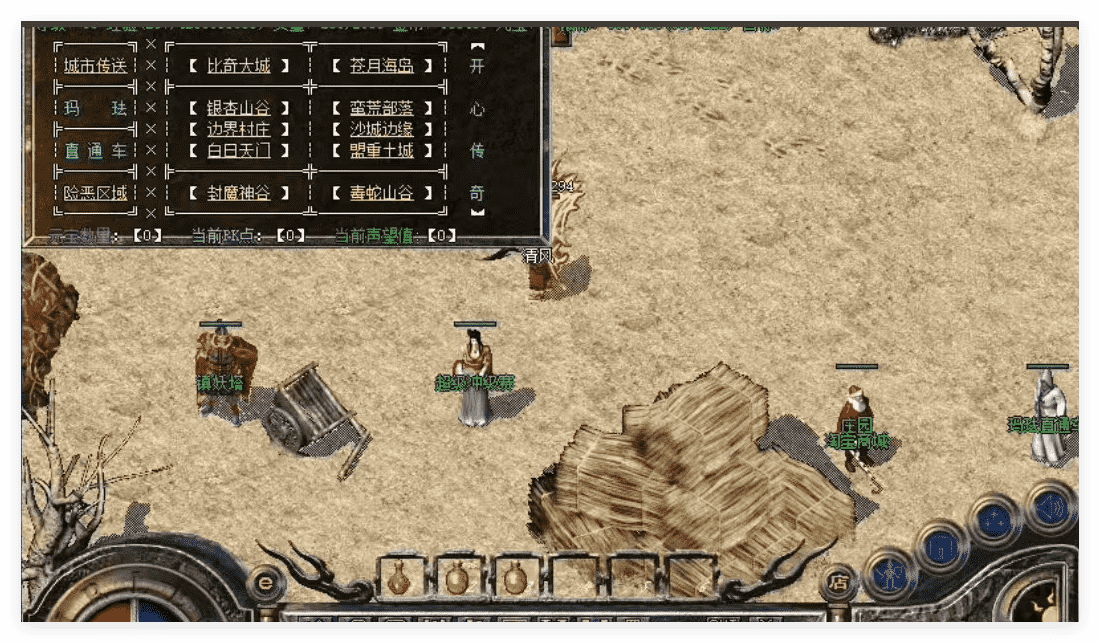This screenshot has width=1100, height=643.
Task: Pick the 边界村庄 teleport link
Action: tap(239, 130)
